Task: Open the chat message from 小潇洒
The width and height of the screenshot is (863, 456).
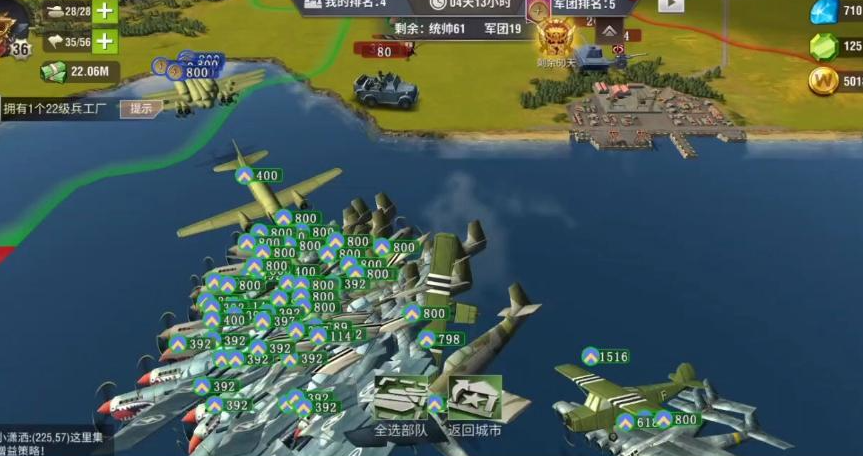Action: click(55, 442)
